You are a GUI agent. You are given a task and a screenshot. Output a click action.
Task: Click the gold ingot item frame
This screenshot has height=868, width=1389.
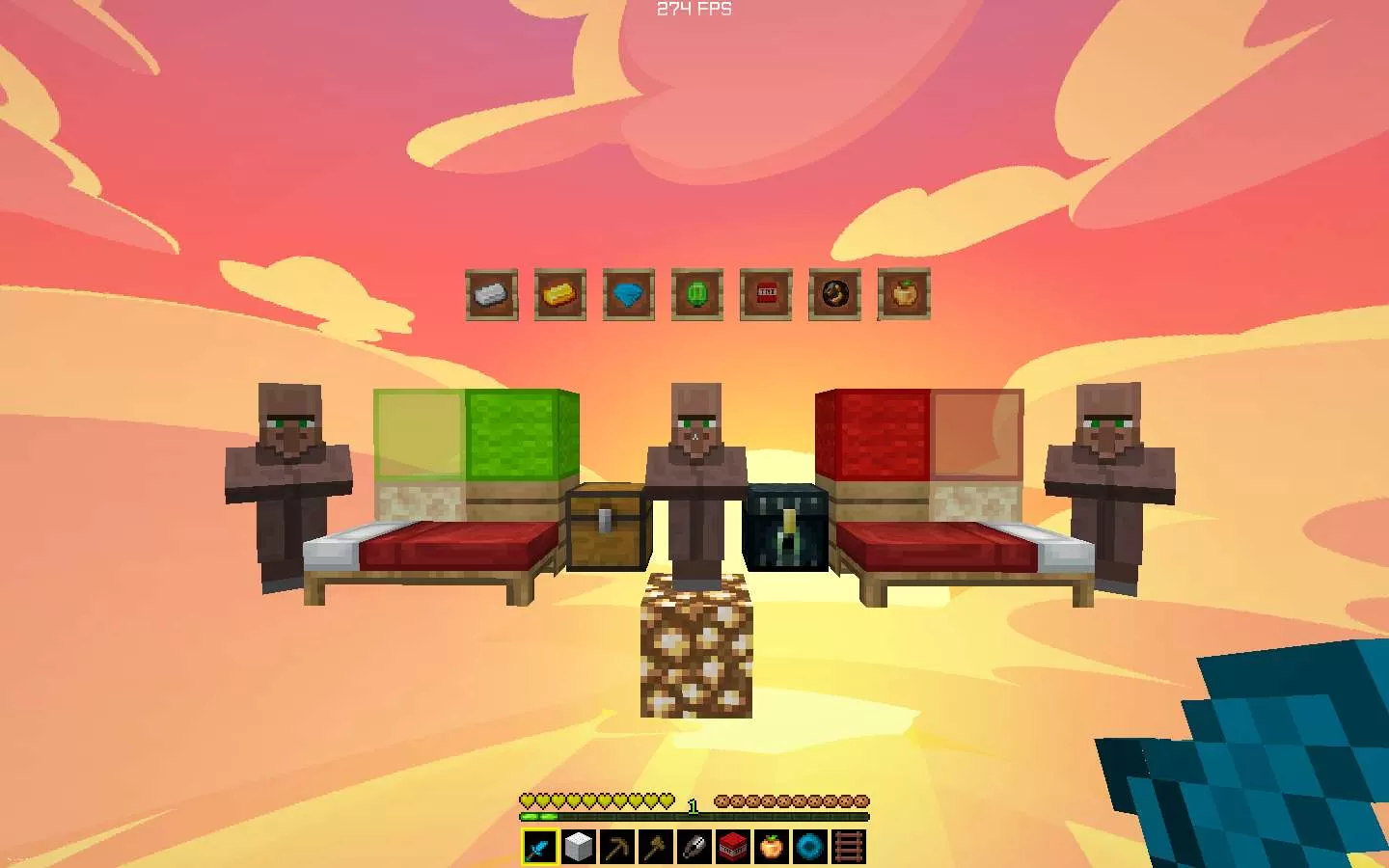559,295
